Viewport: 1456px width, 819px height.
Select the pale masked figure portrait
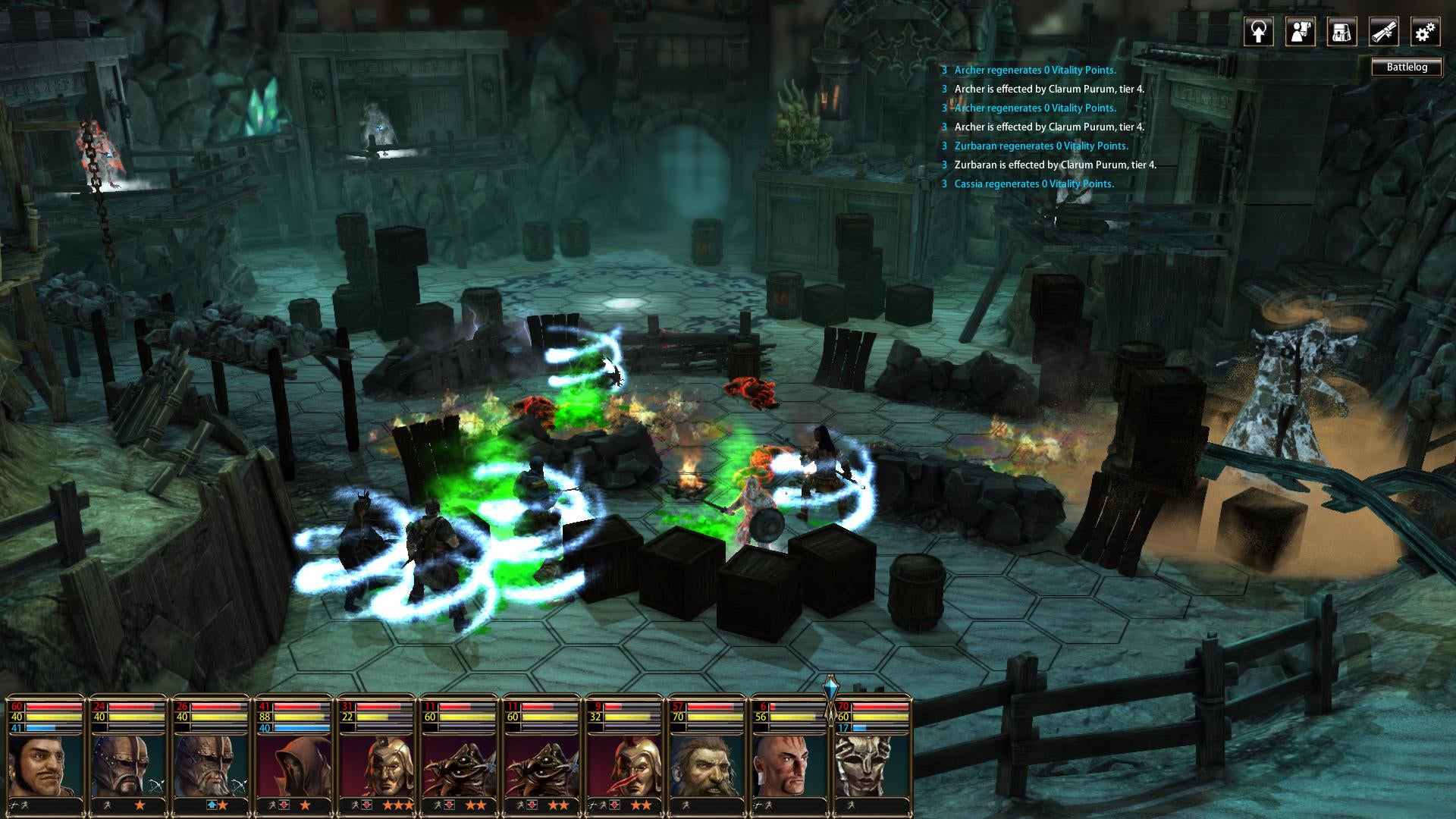872,764
